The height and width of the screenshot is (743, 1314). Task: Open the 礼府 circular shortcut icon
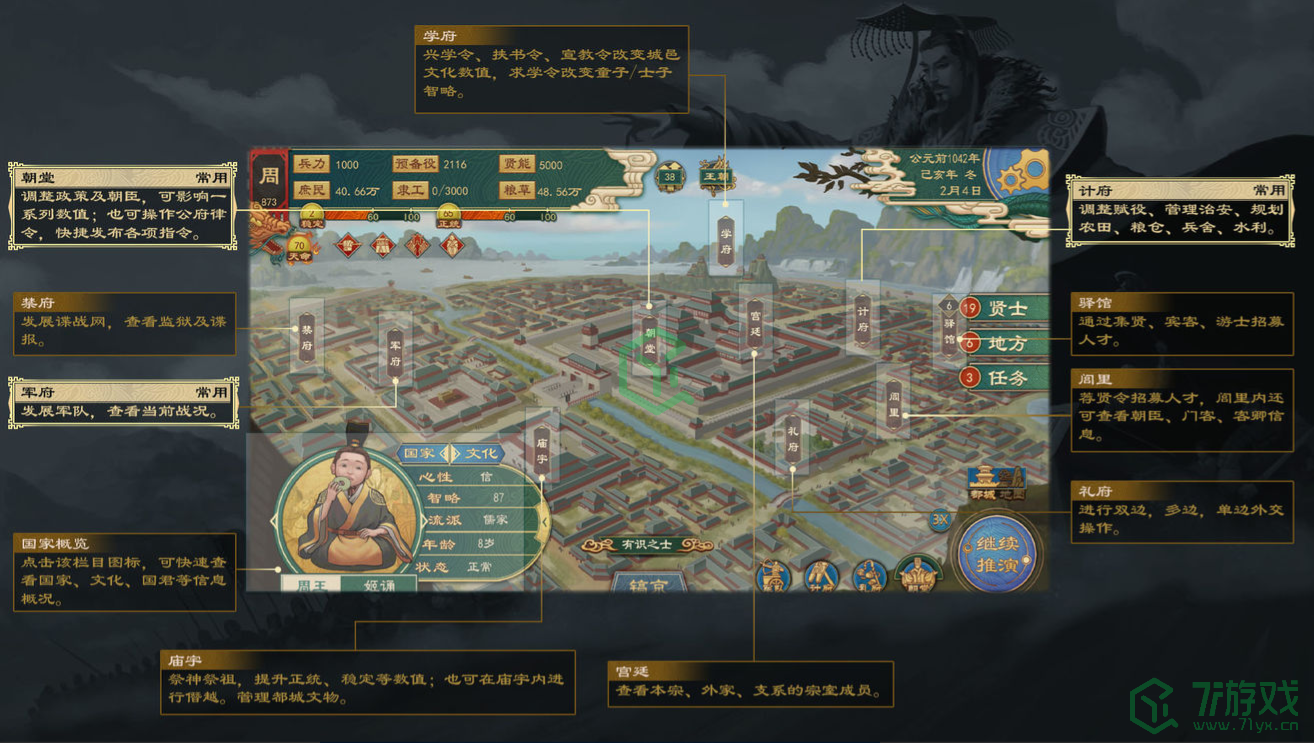tap(871, 573)
